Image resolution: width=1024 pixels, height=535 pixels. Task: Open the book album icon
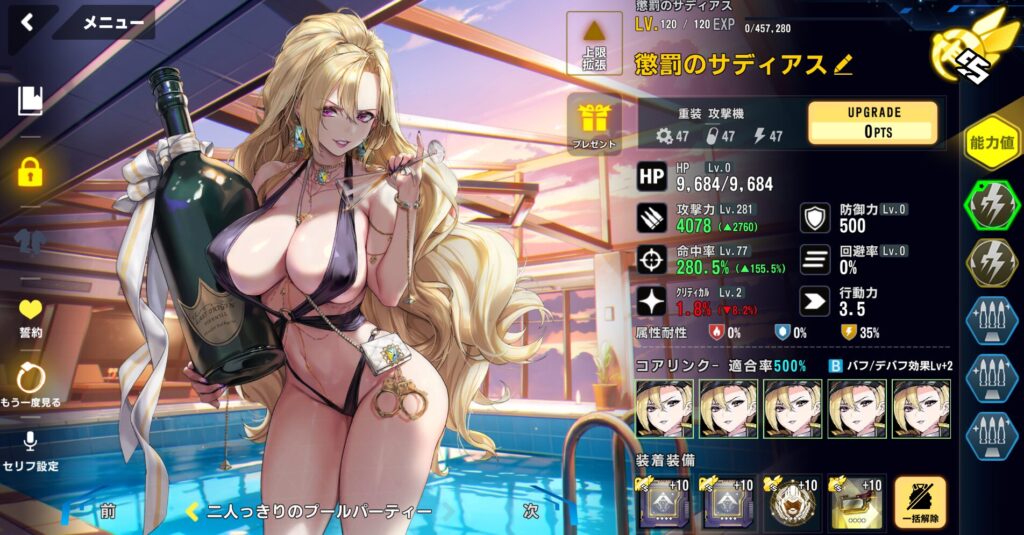[30, 99]
